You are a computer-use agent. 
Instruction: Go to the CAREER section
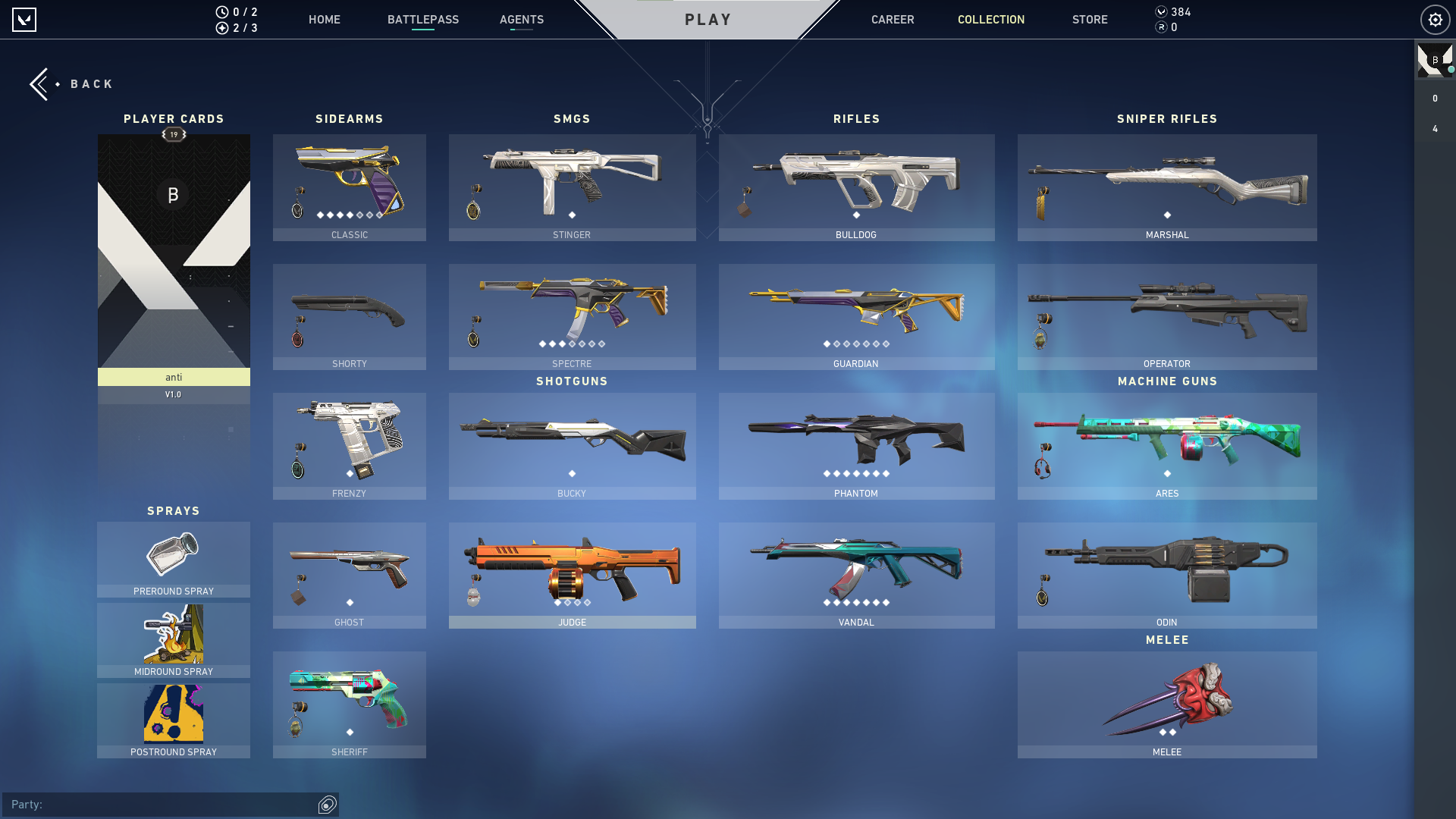point(893,20)
